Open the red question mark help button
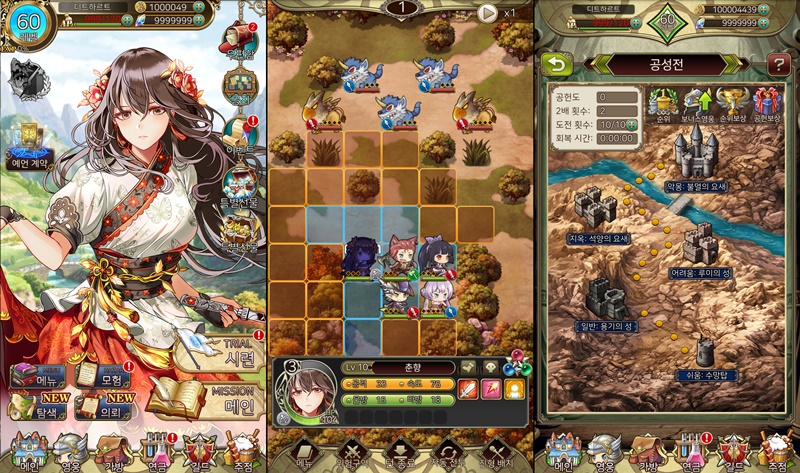 coord(778,65)
